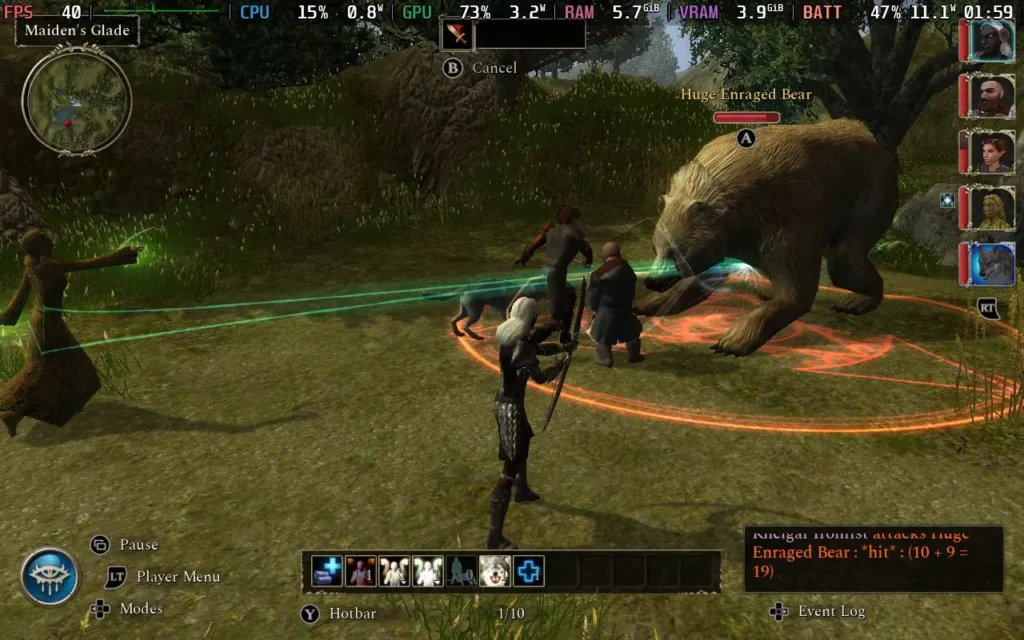Image resolution: width=1024 pixels, height=640 pixels.
Task: Choose the grey wolf companion portrait
Action: click(x=991, y=264)
